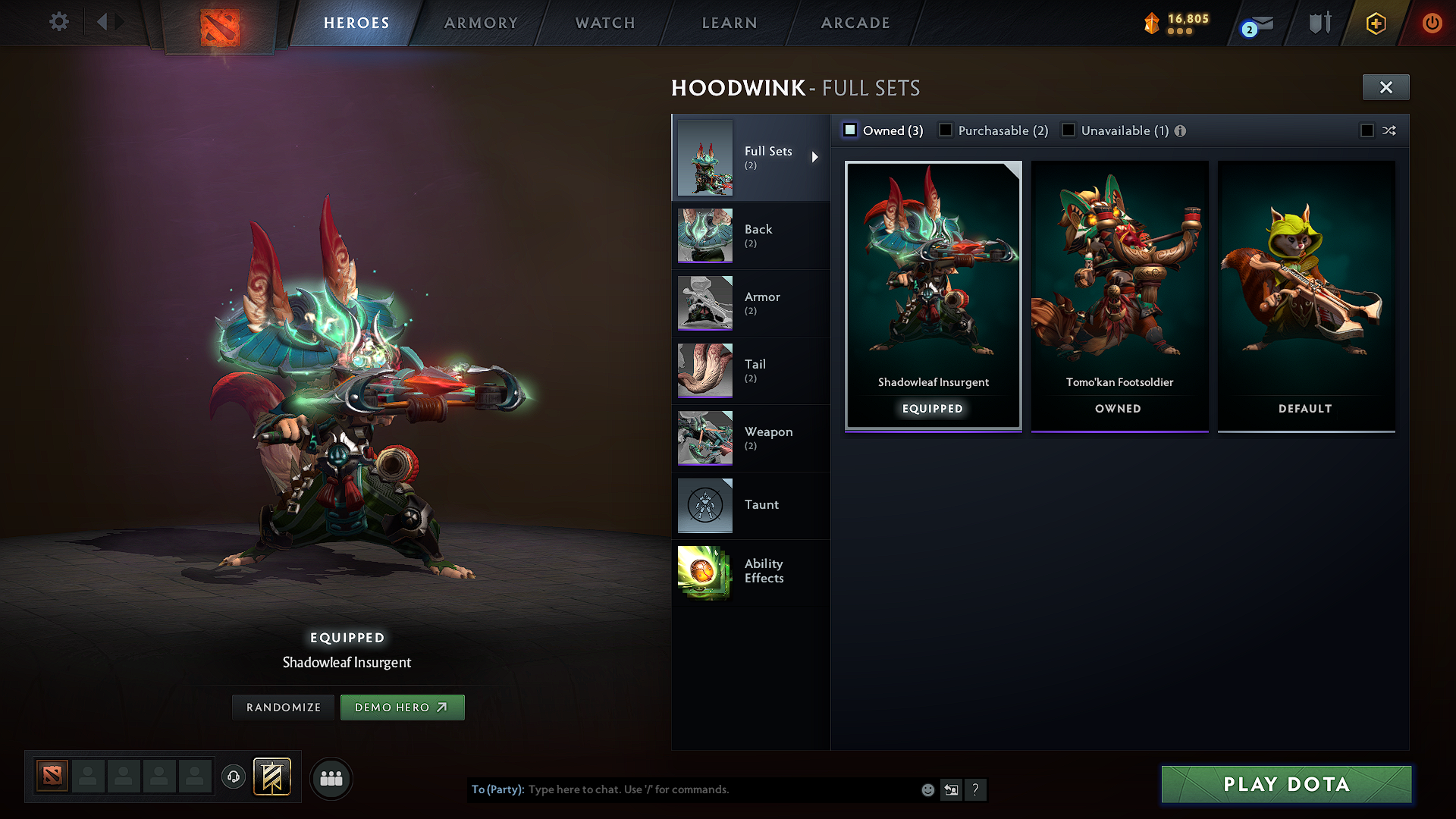Open the settings gear icon
1456x819 pixels.
[58, 22]
